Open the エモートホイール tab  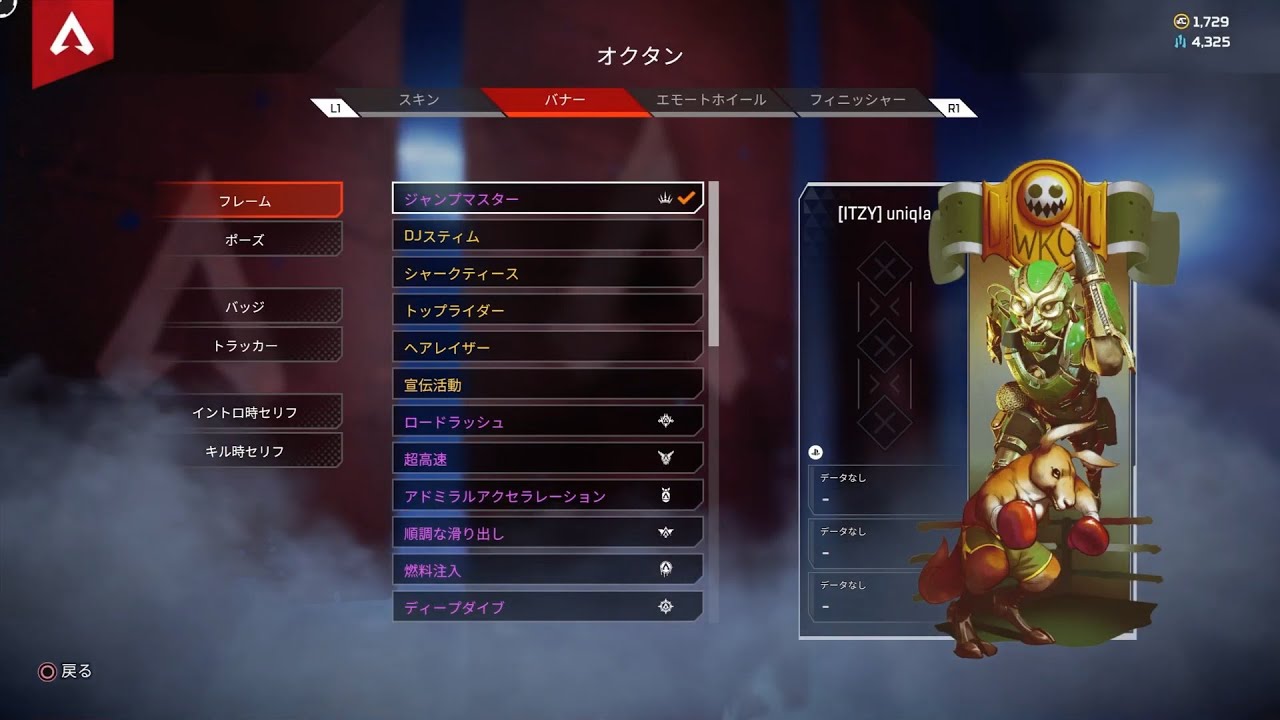tap(712, 100)
